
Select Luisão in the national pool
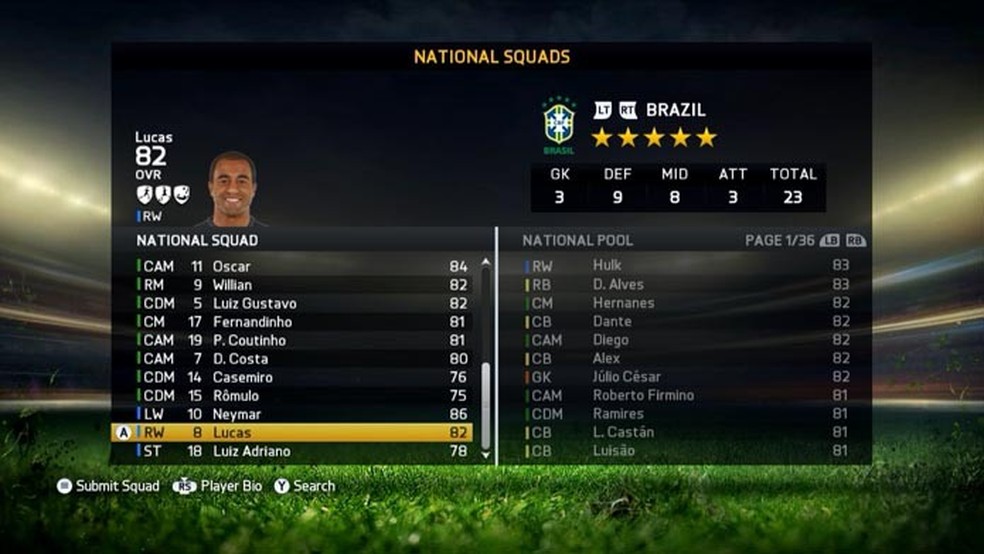click(690, 451)
